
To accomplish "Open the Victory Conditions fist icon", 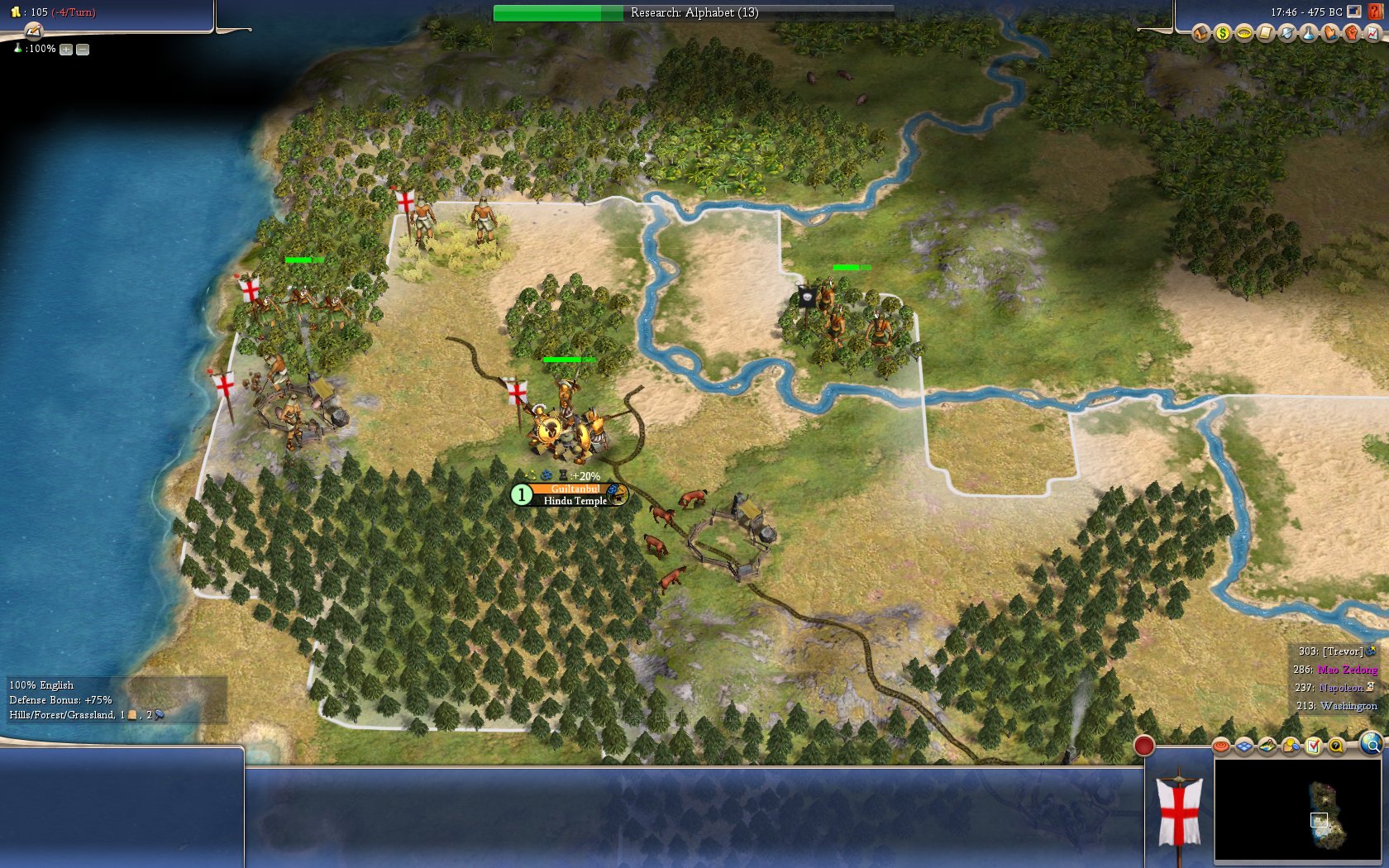I will [1351, 33].
